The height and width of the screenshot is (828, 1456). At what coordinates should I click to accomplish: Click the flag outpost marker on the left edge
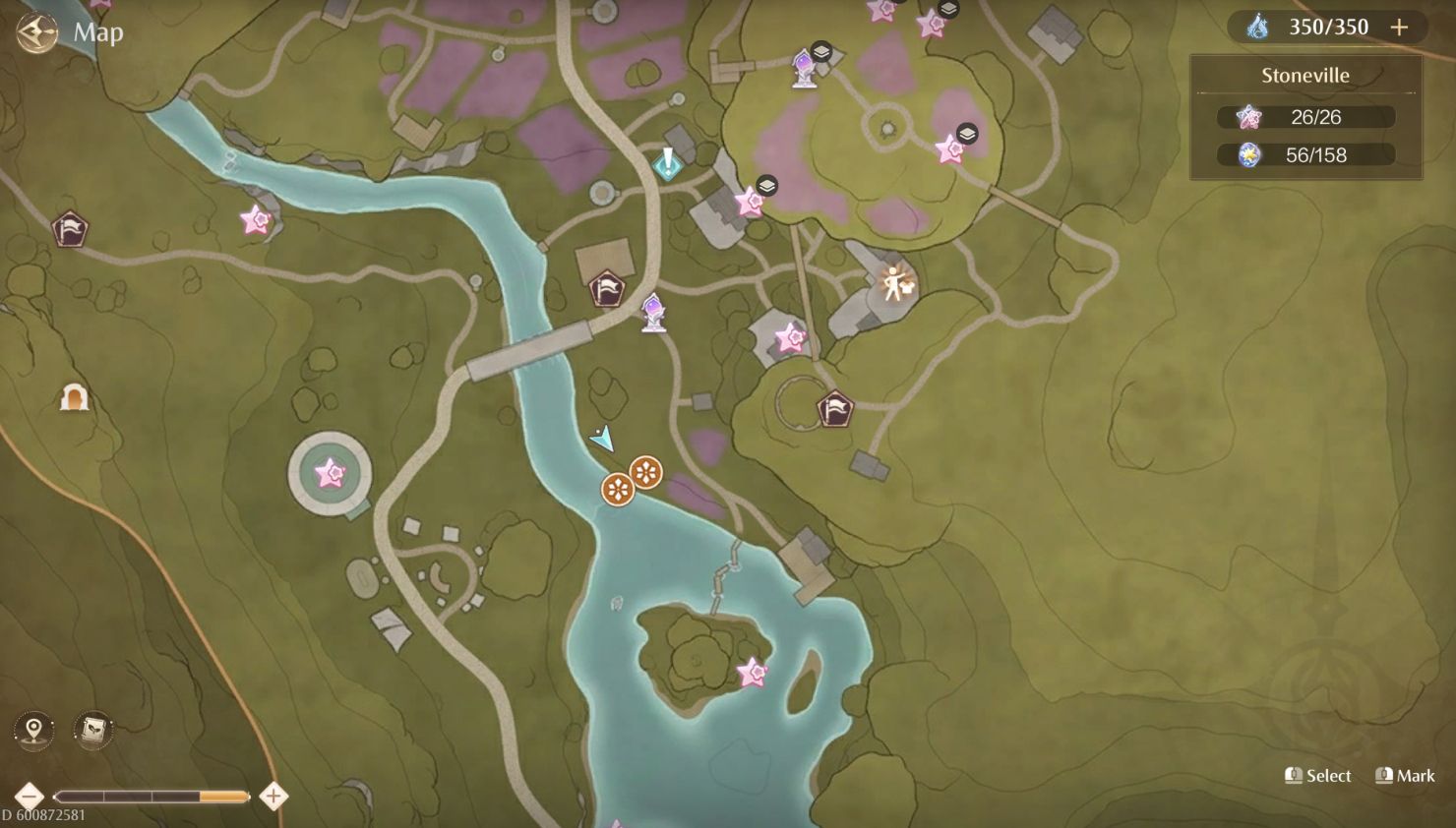(x=70, y=228)
